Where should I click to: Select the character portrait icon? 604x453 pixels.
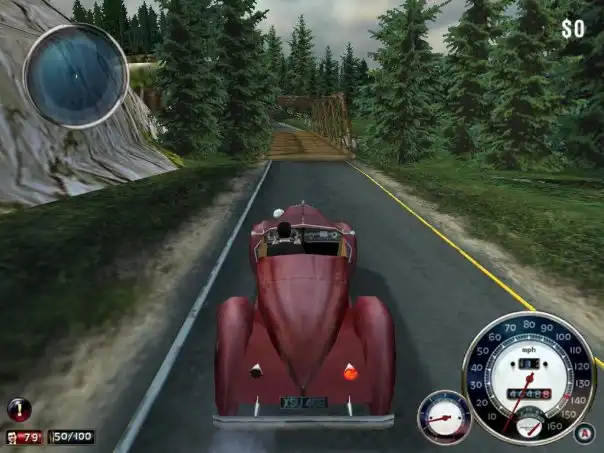coord(13,437)
